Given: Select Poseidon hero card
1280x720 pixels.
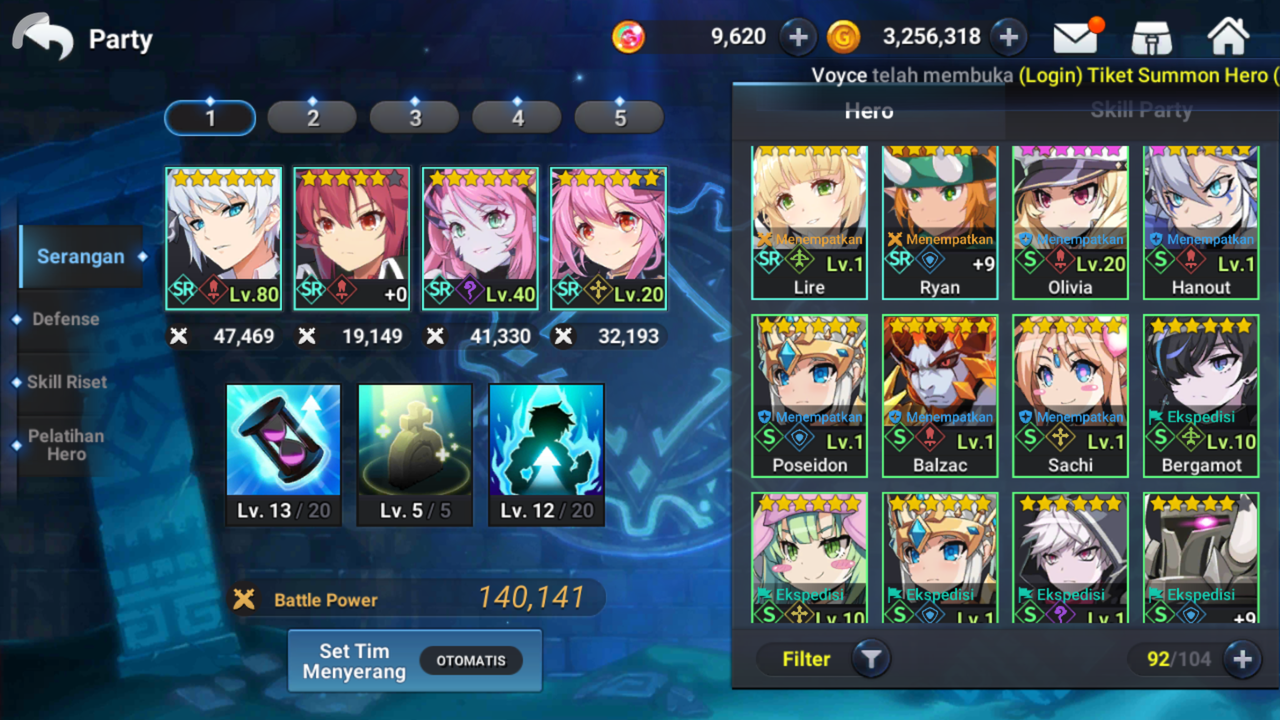Looking at the screenshot, I should (809, 396).
